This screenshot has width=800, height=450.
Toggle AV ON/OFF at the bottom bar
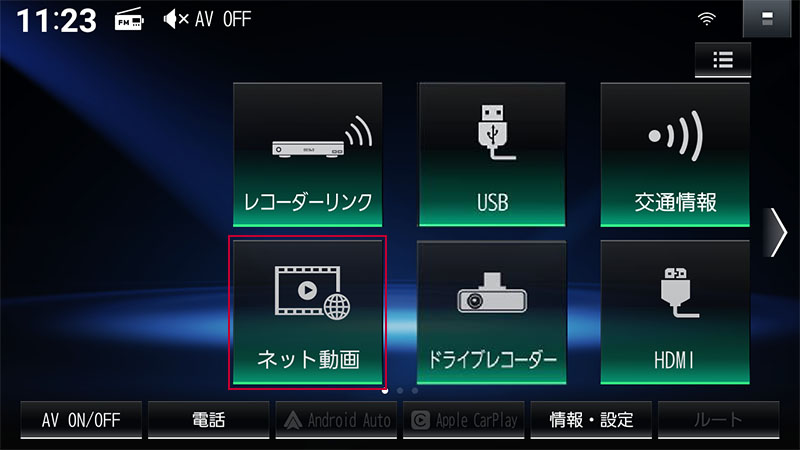click(81, 420)
